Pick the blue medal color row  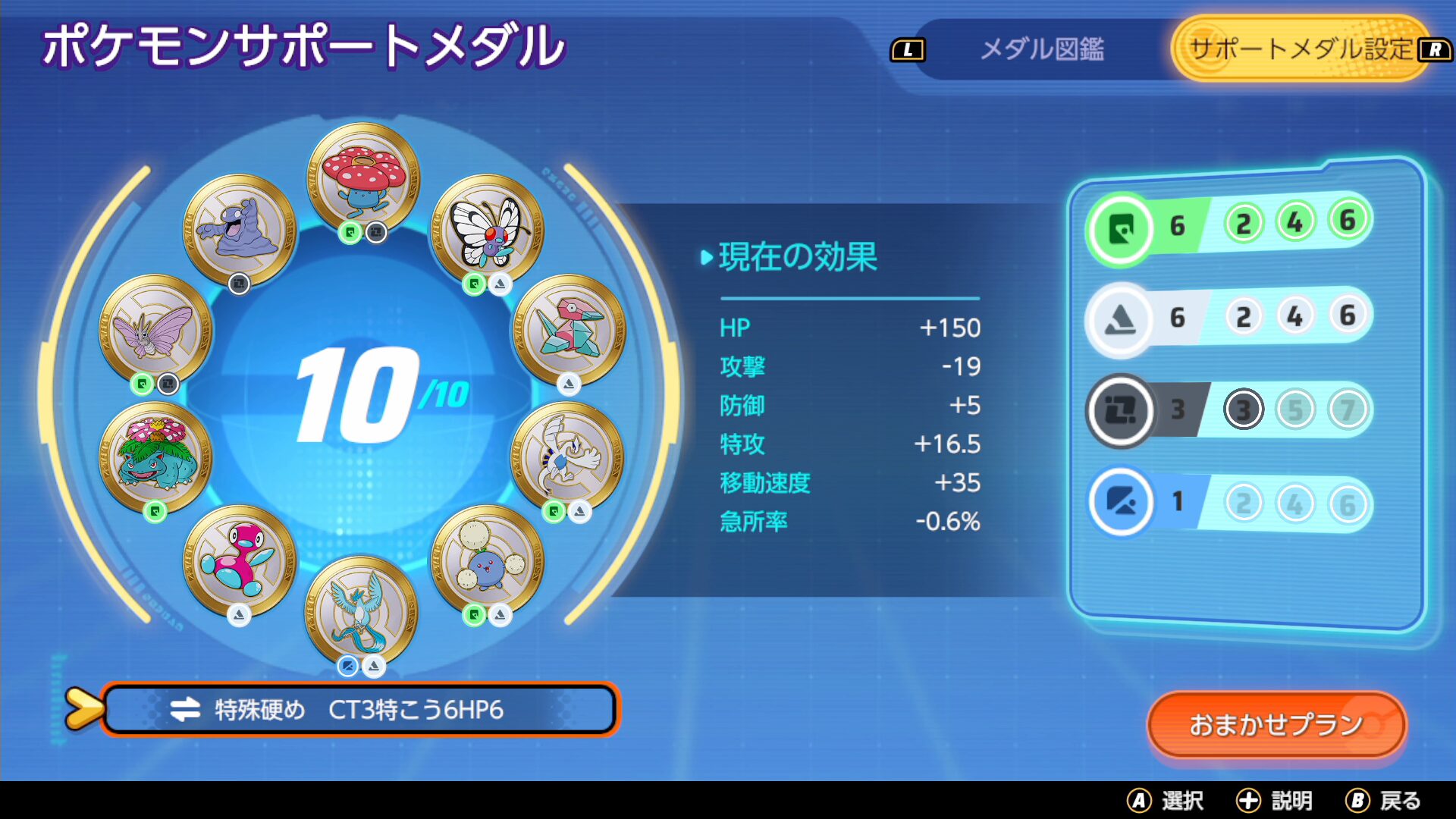pyautogui.click(x=1228, y=502)
